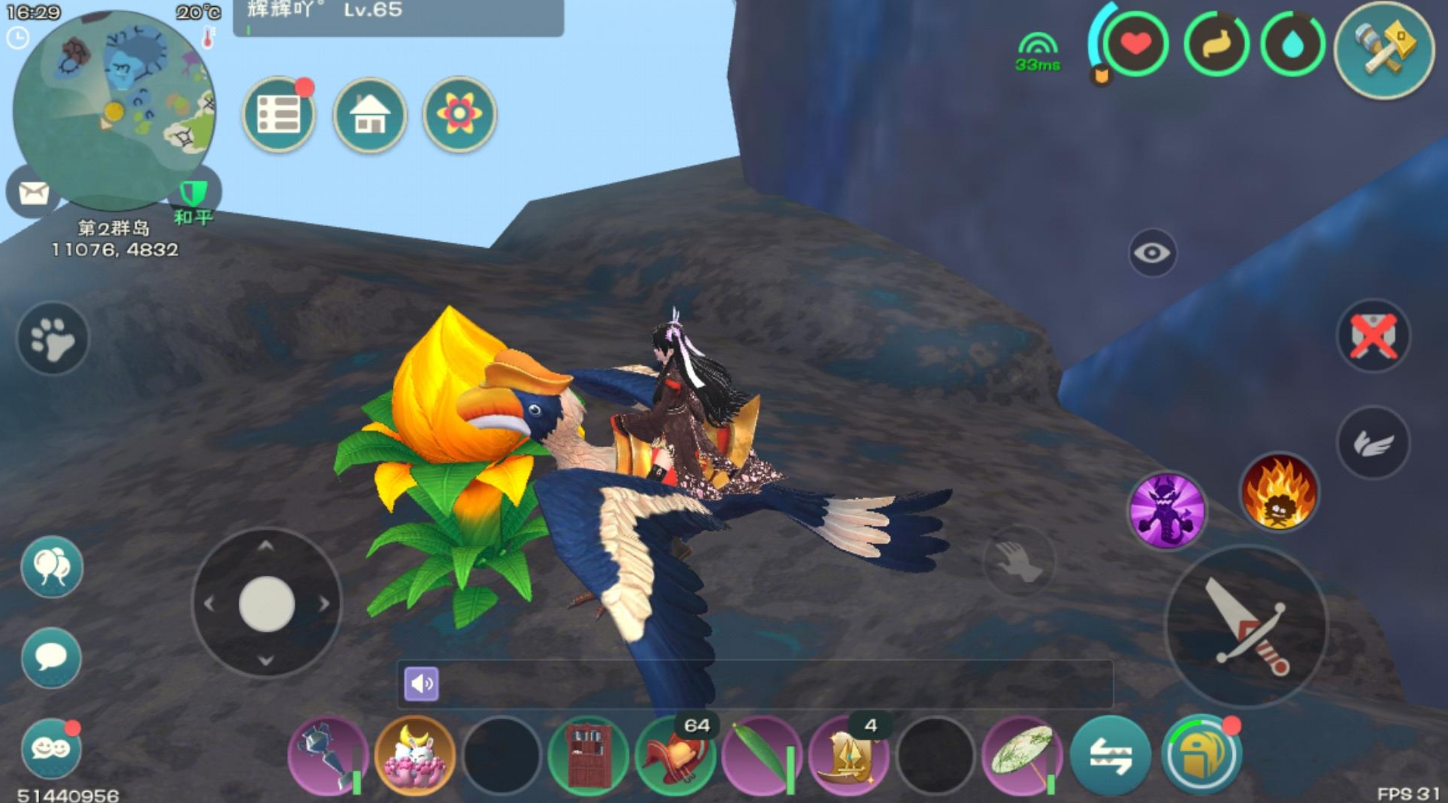
Task: Select the green leaf hotbar slot
Action: [762, 756]
